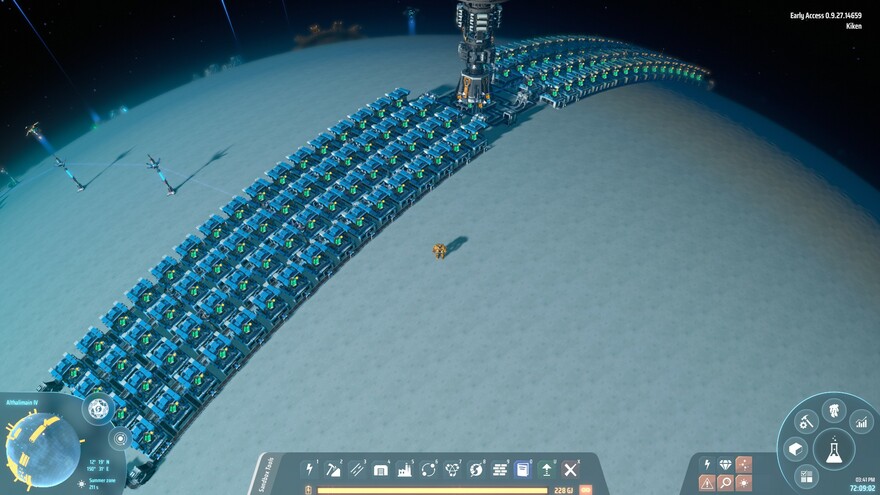Open the triple-hexagon build category
This screenshot has height=495, width=880.
click(x=452, y=469)
